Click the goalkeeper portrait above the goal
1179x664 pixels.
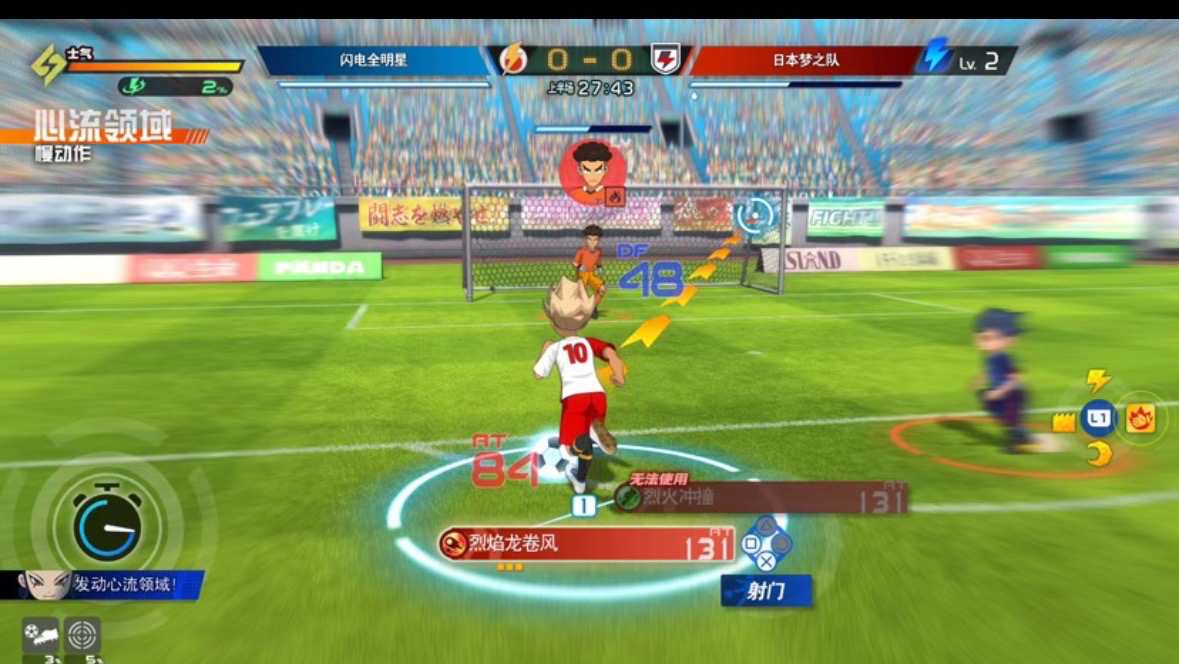coord(592,172)
